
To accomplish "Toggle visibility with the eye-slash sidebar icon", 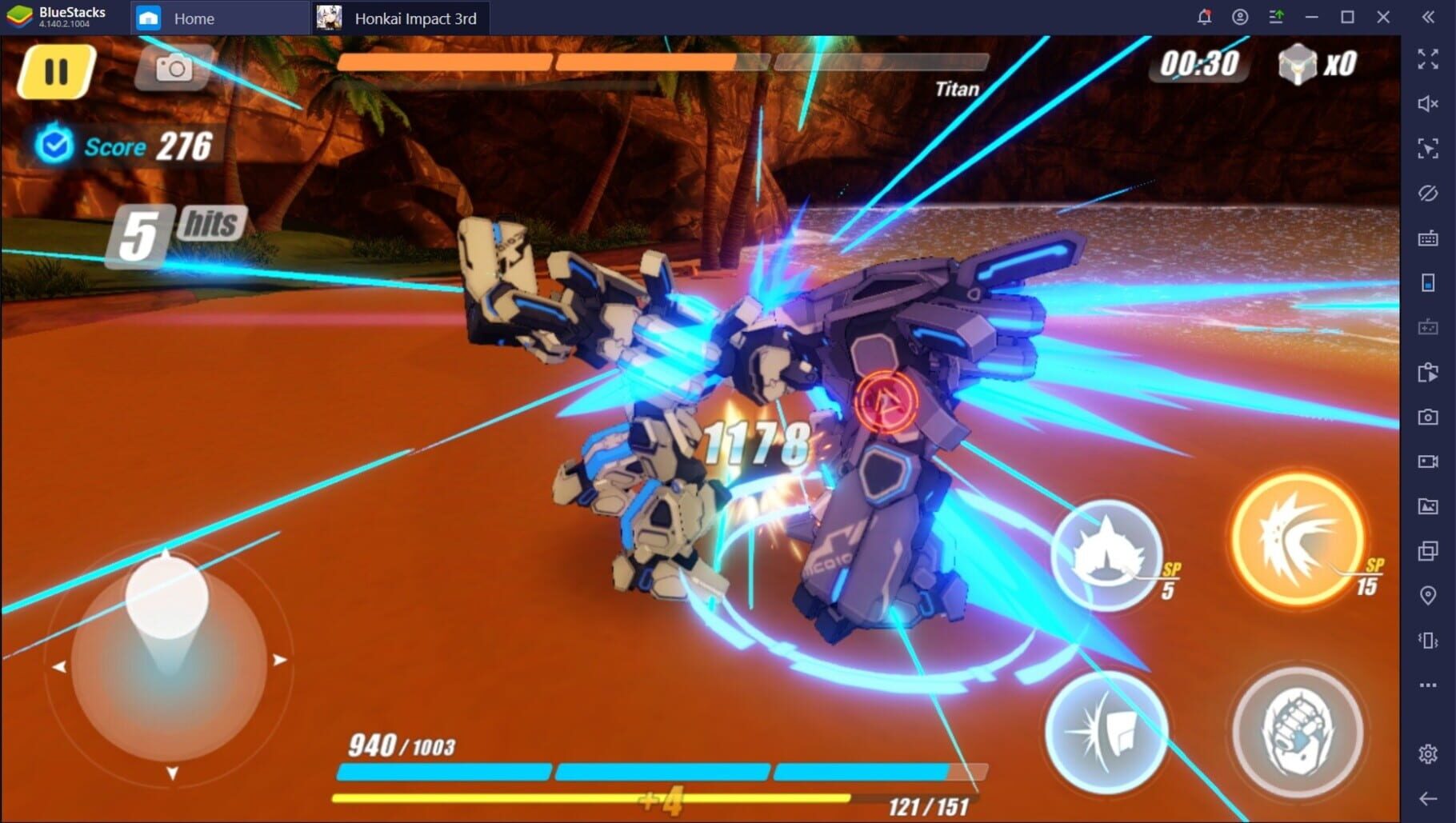I will [1427, 194].
